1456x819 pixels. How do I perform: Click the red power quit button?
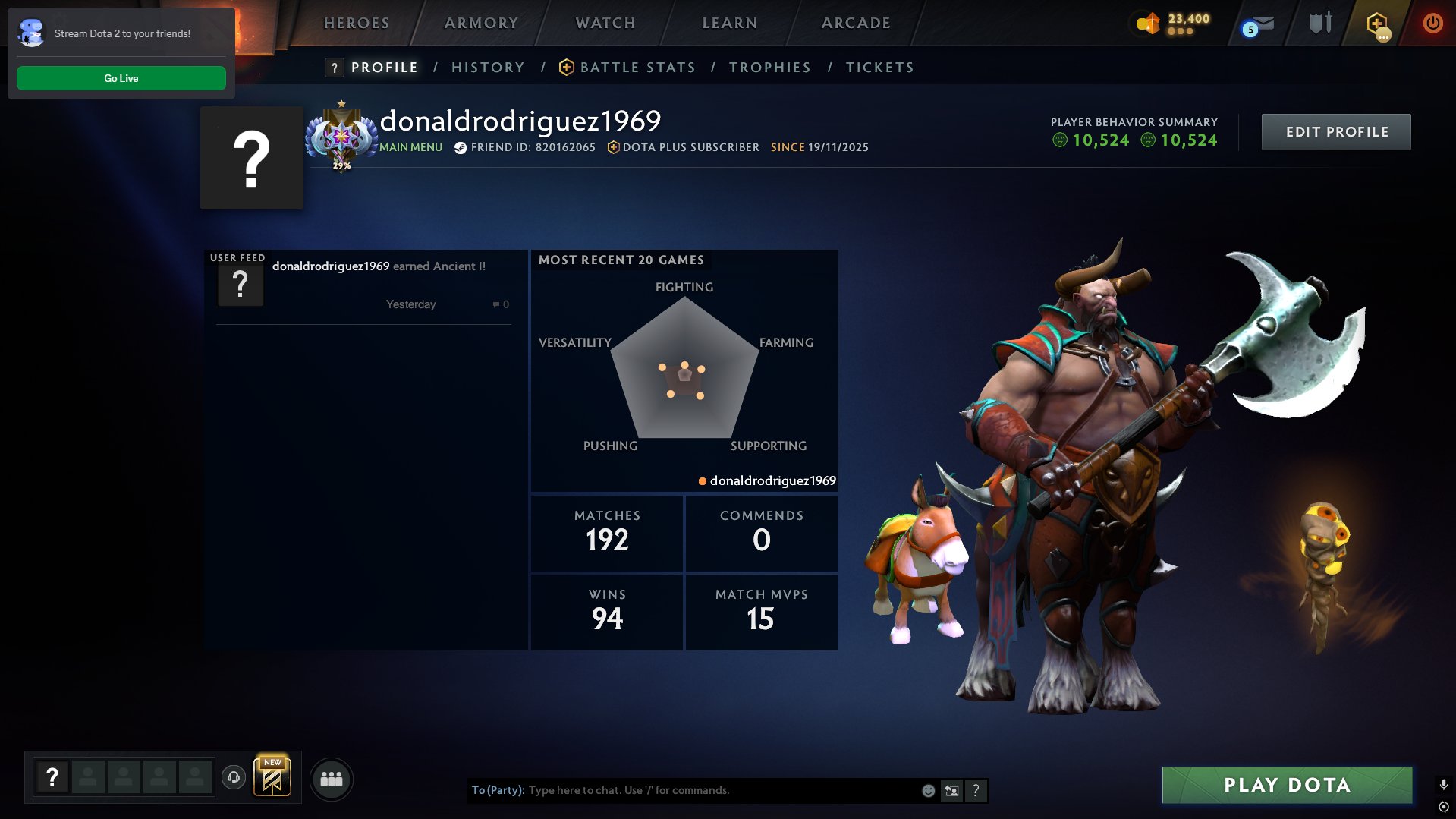(x=1432, y=24)
